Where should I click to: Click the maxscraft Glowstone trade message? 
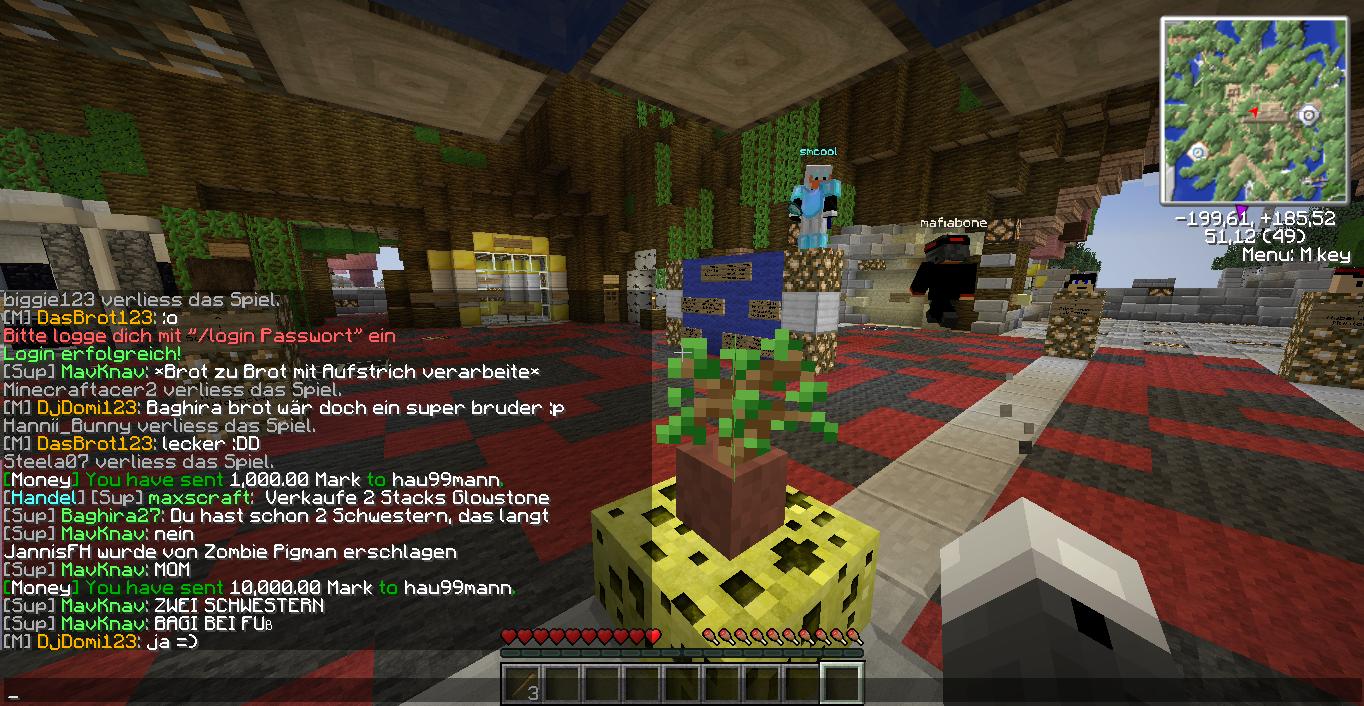tap(276, 498)
